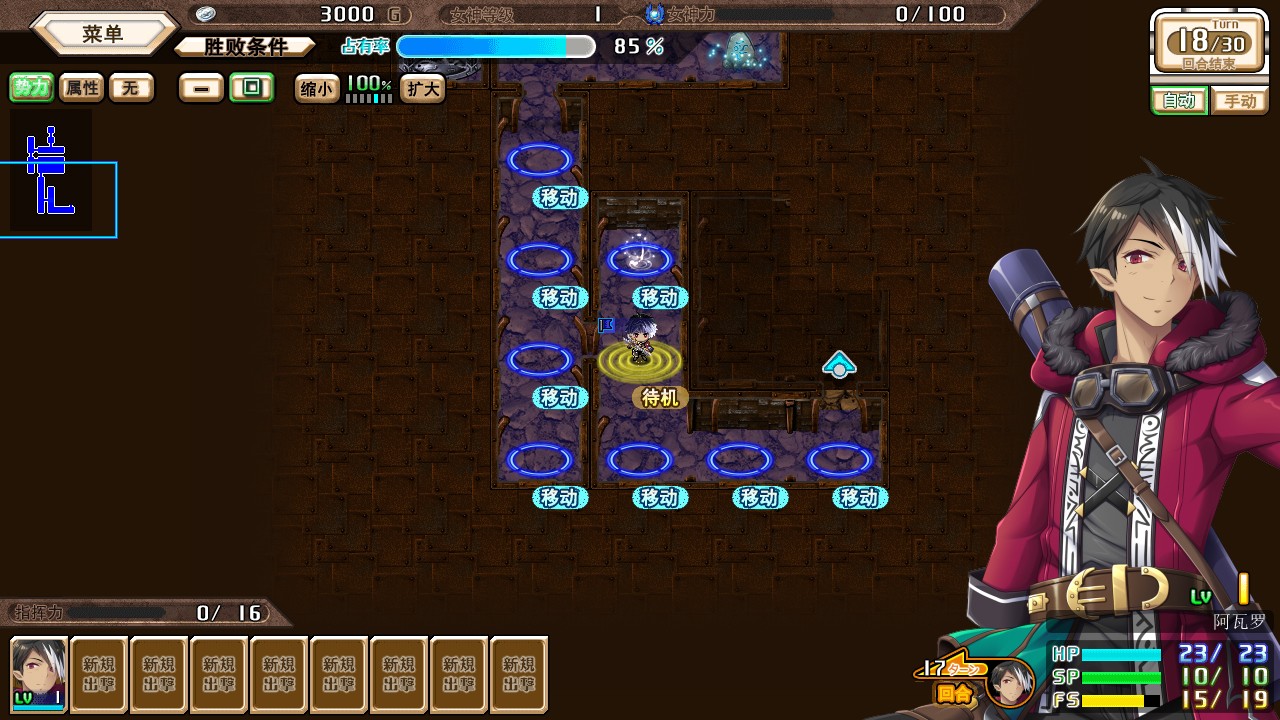Viewport: 1280px width, 720px height.
Task: Enable 自动 auto mode
Action: click(x=1179, y=101)
